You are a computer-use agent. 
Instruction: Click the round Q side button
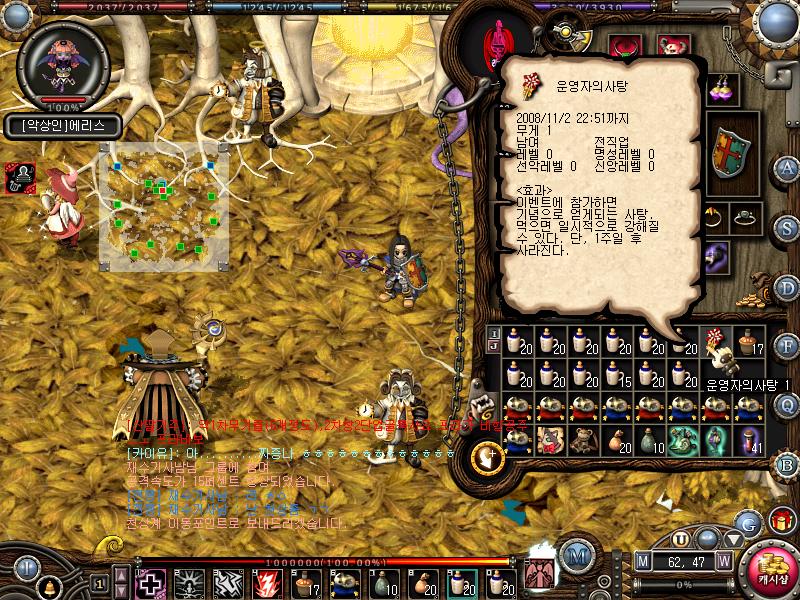(788, 405)
